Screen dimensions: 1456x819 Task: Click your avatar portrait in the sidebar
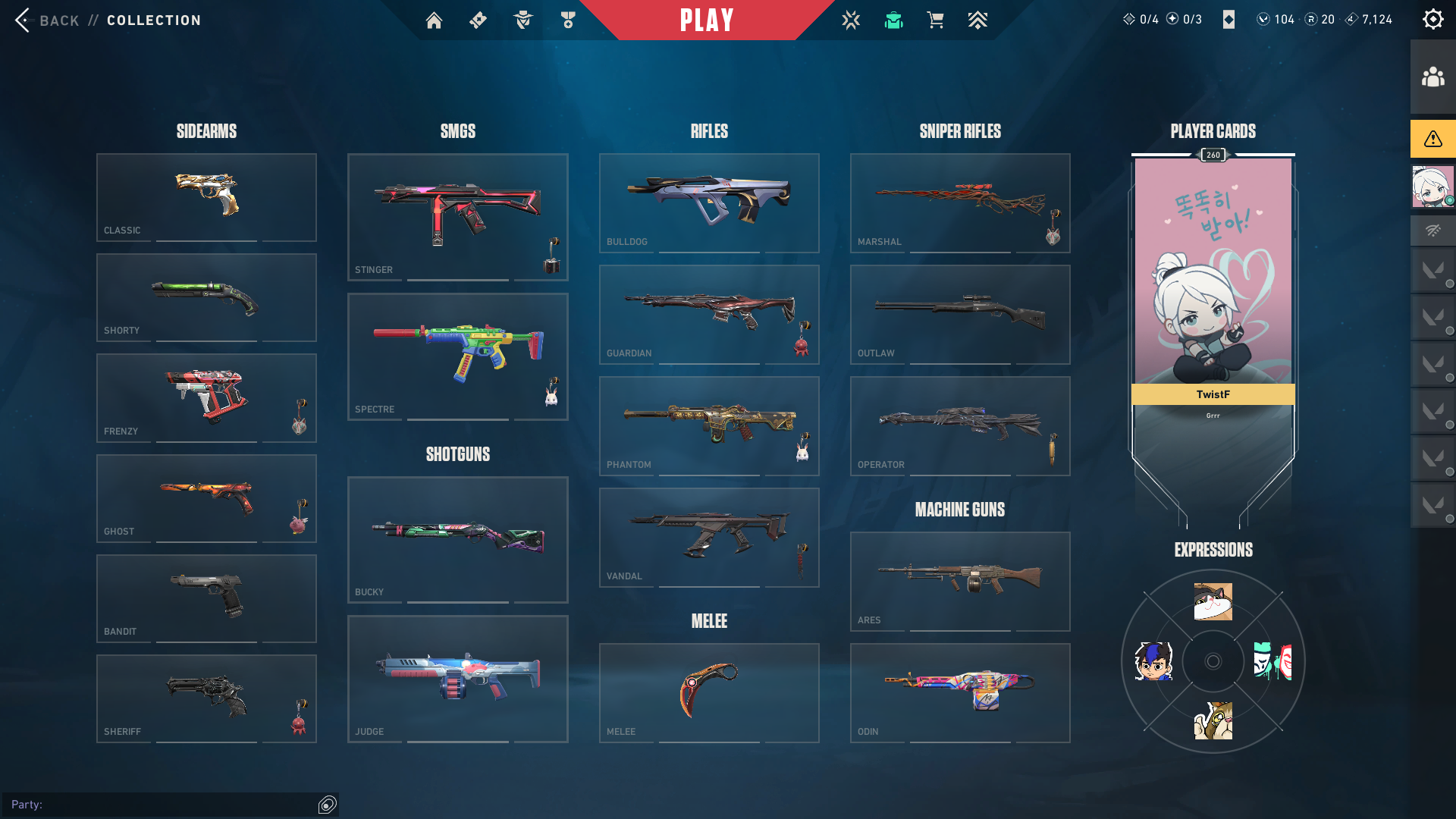coord(1432,186)
